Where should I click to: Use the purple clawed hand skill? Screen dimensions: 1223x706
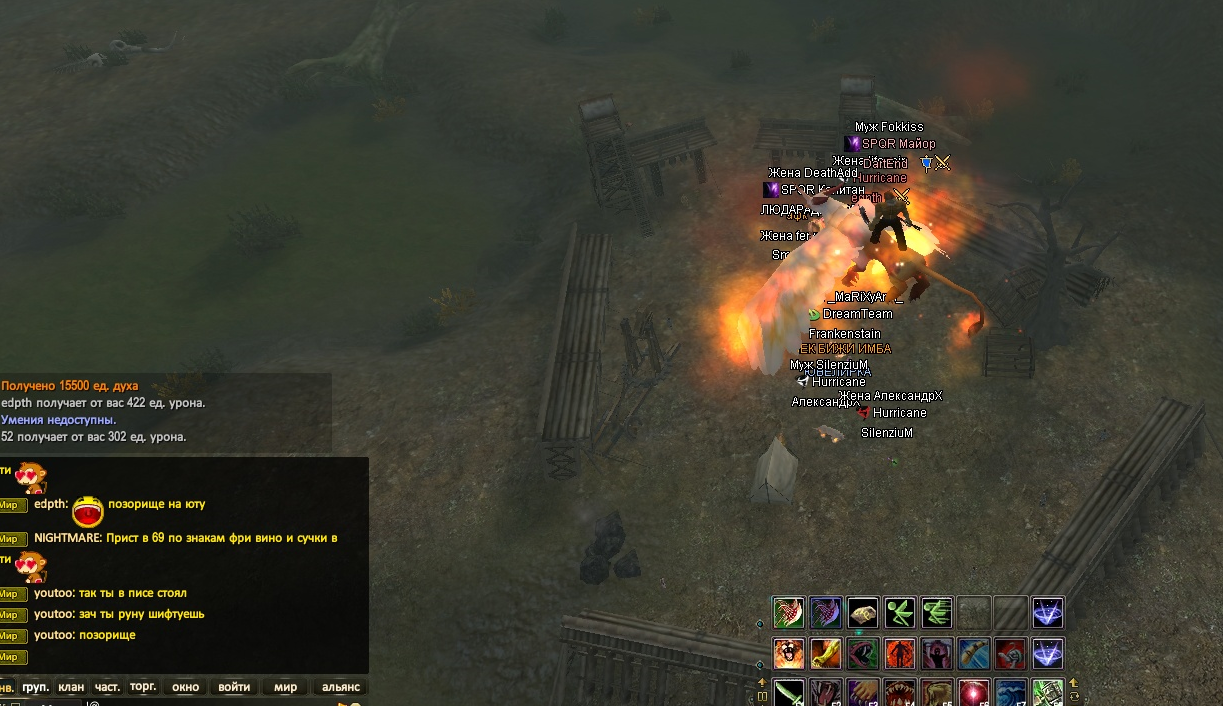[863, 693]
